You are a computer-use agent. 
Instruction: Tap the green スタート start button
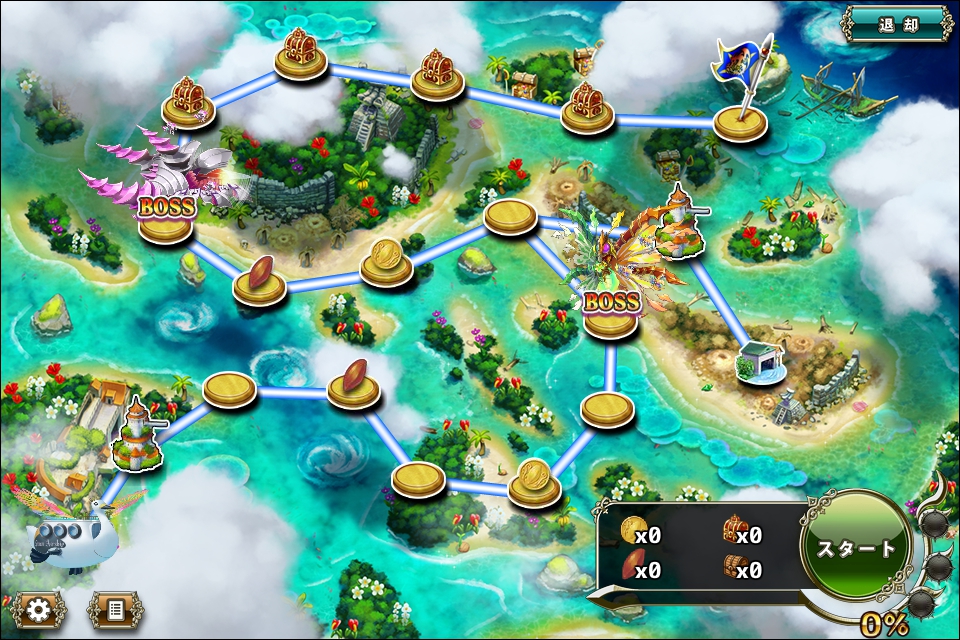(857, 548)
